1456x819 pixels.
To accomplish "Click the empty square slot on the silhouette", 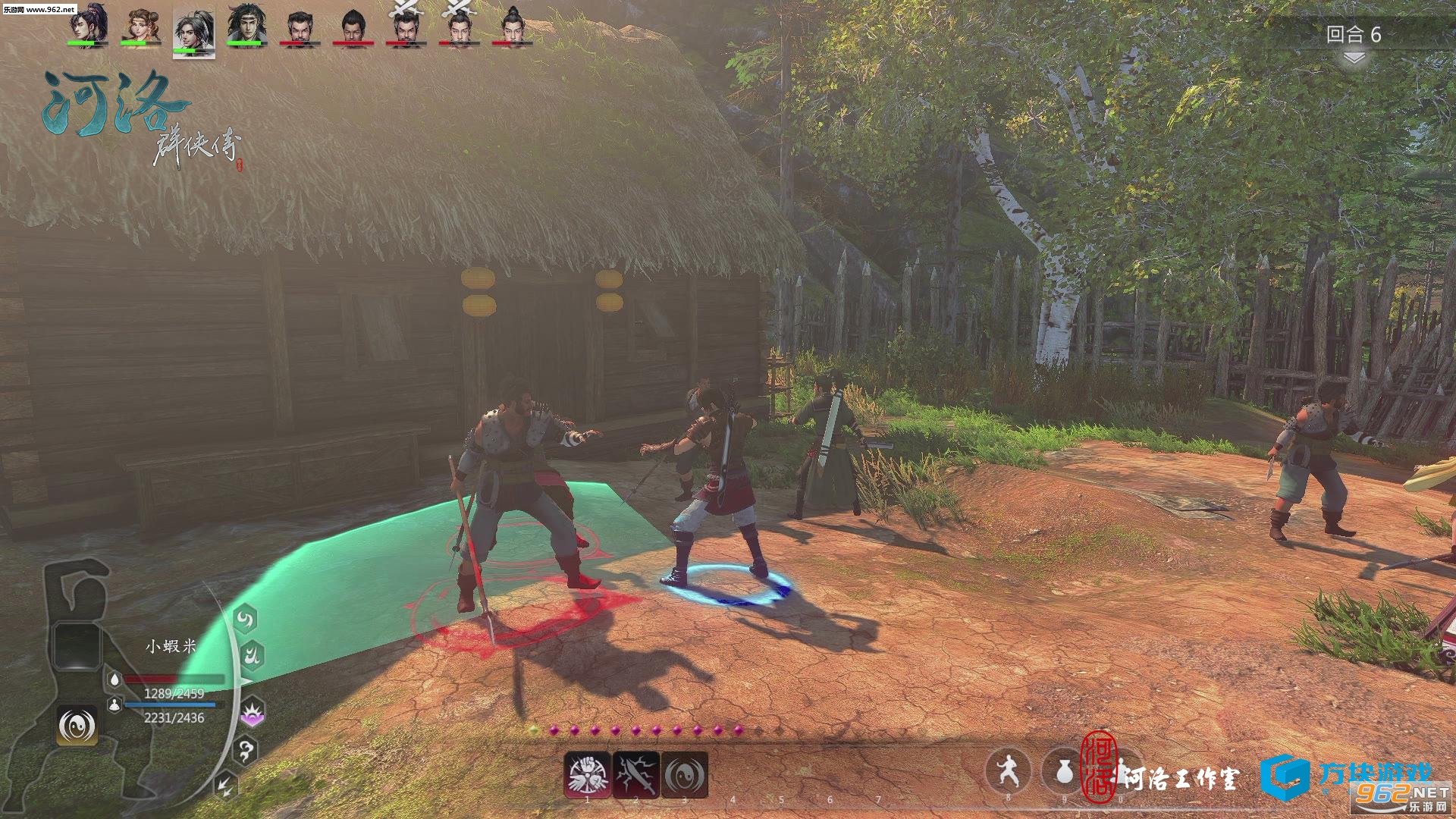I will coord(75,645).
